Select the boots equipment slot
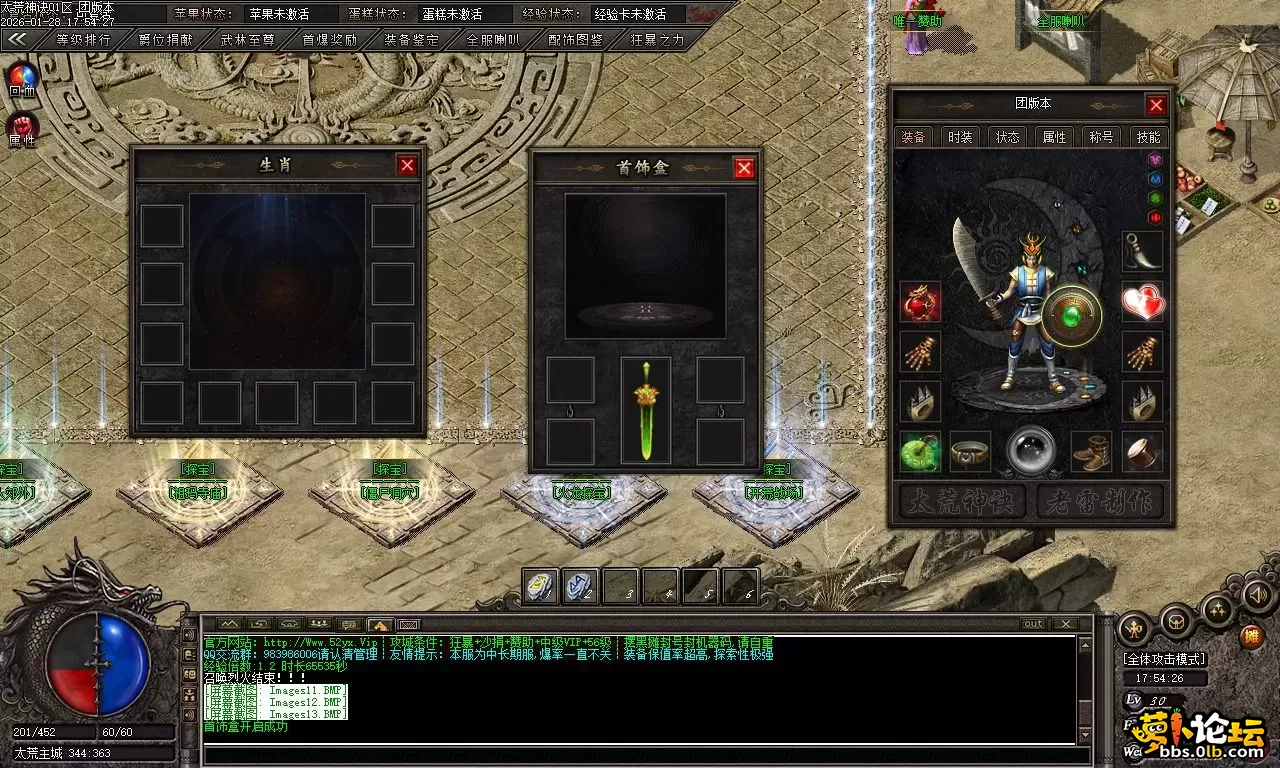Screen dimensions: 1280x768 [1091, 452]
